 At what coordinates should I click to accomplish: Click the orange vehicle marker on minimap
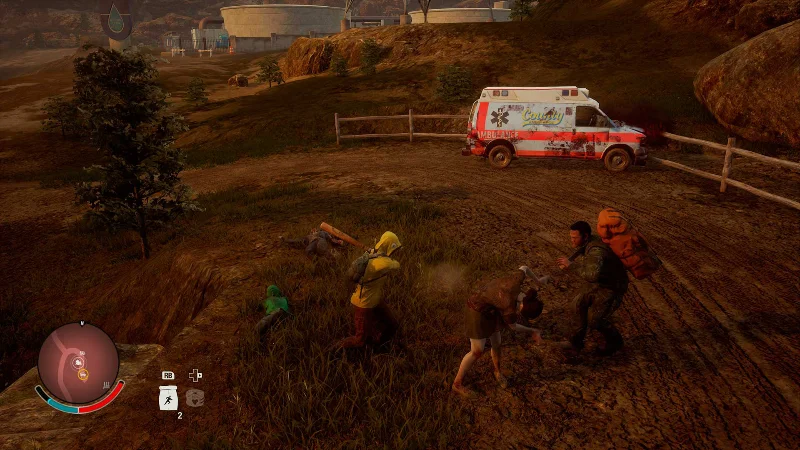tap(85, 376)
